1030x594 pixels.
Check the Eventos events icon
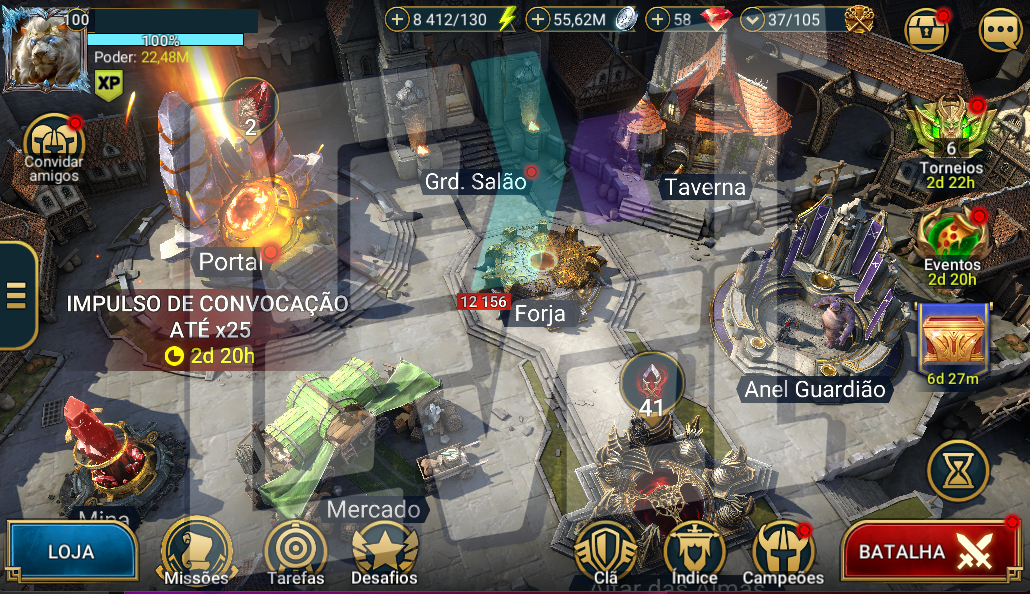click(x=951, y=237)
